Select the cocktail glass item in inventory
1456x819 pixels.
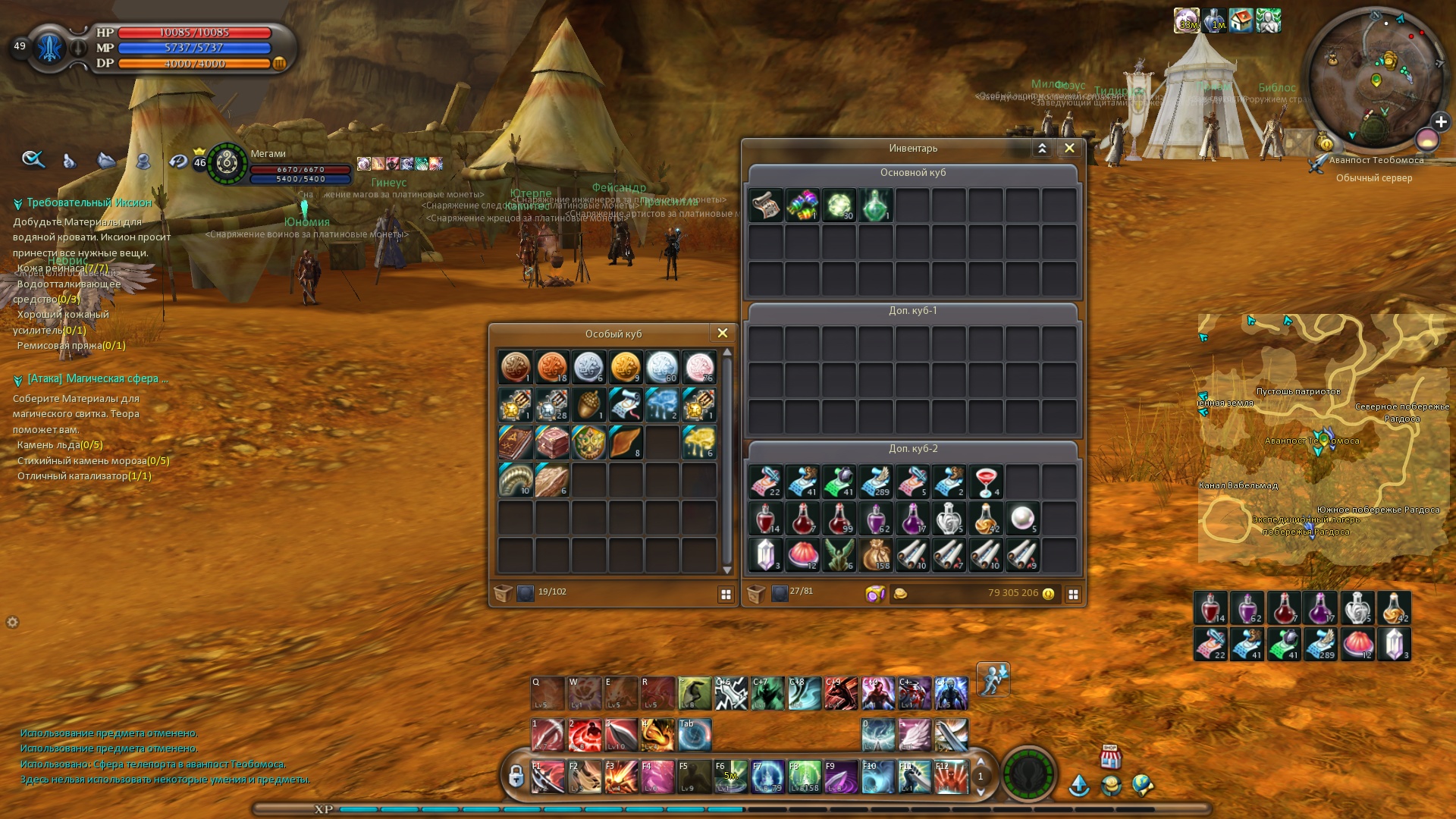(x=986, y=482)
